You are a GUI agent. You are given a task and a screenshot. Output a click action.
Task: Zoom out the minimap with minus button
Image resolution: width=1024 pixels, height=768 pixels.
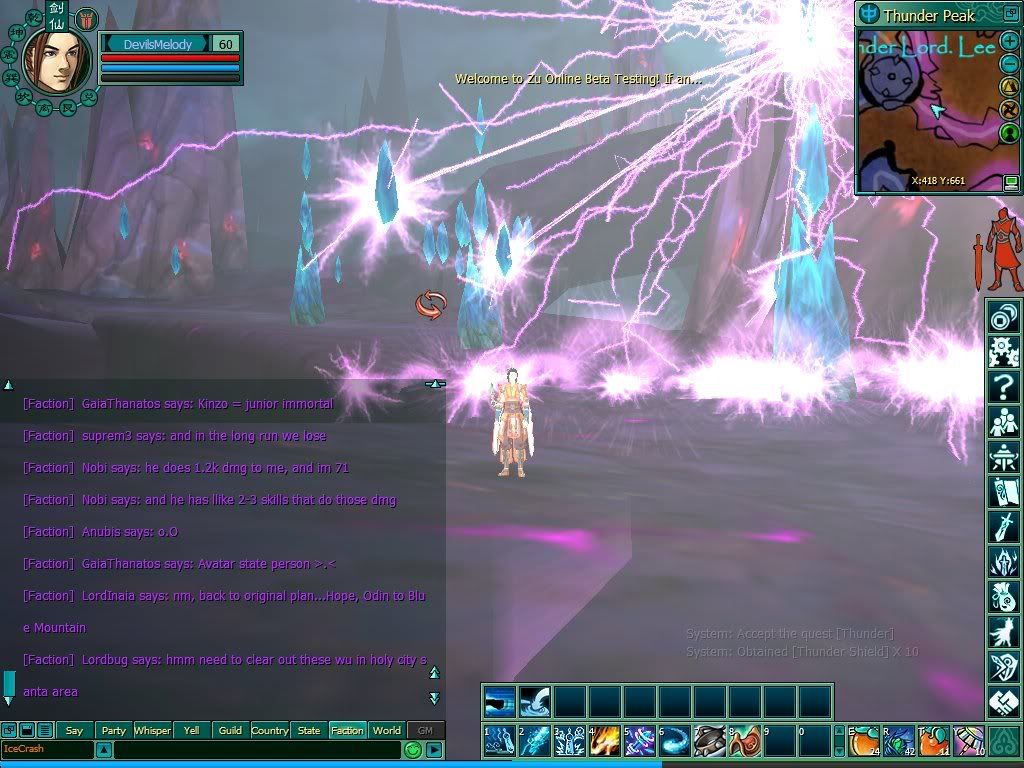(1010, 64)
